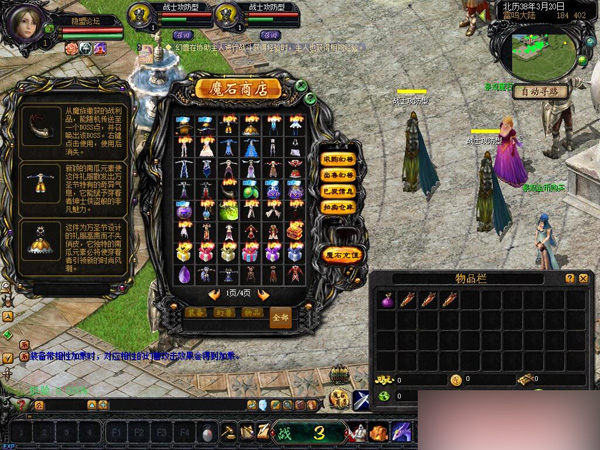The width and height of the screenshot is (600, 450).
Task: Select the purple gem item in shop
Action: coord(183,274)
